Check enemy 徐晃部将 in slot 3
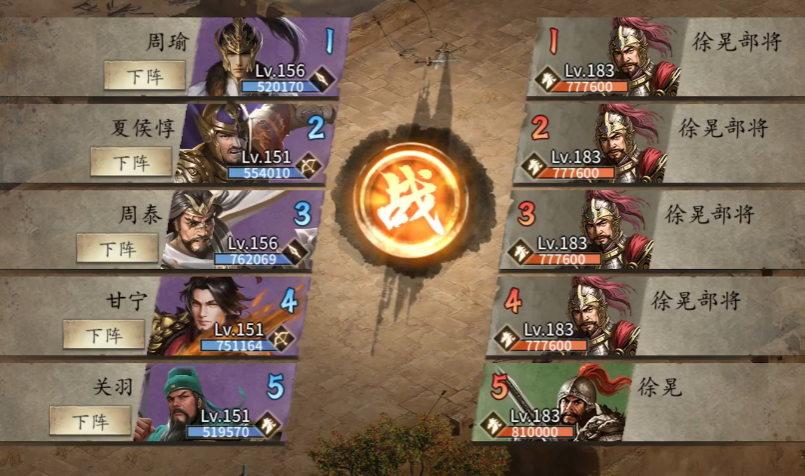 tap(612, 227)
